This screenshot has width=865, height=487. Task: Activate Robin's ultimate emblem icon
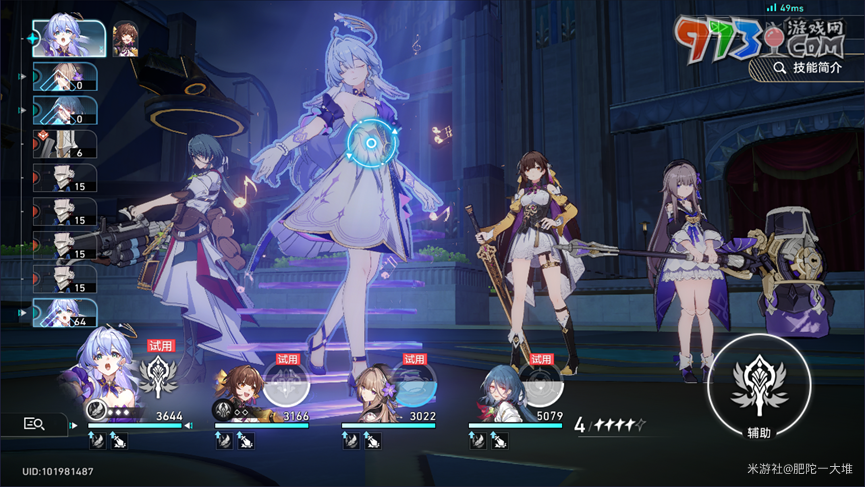(160, 378)
